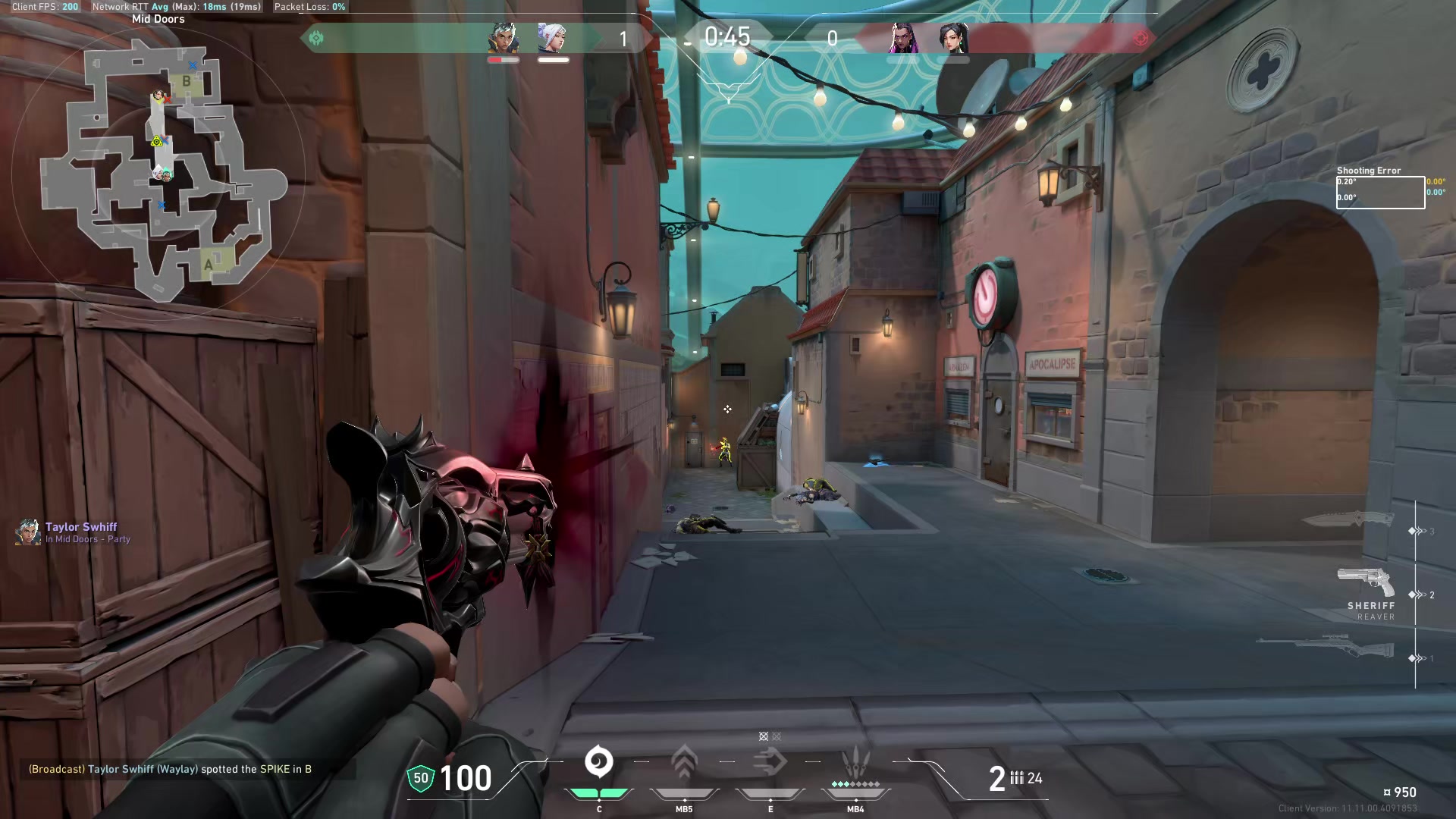Click the broadcast chat message about the SPIKE

tap(170, 769)
